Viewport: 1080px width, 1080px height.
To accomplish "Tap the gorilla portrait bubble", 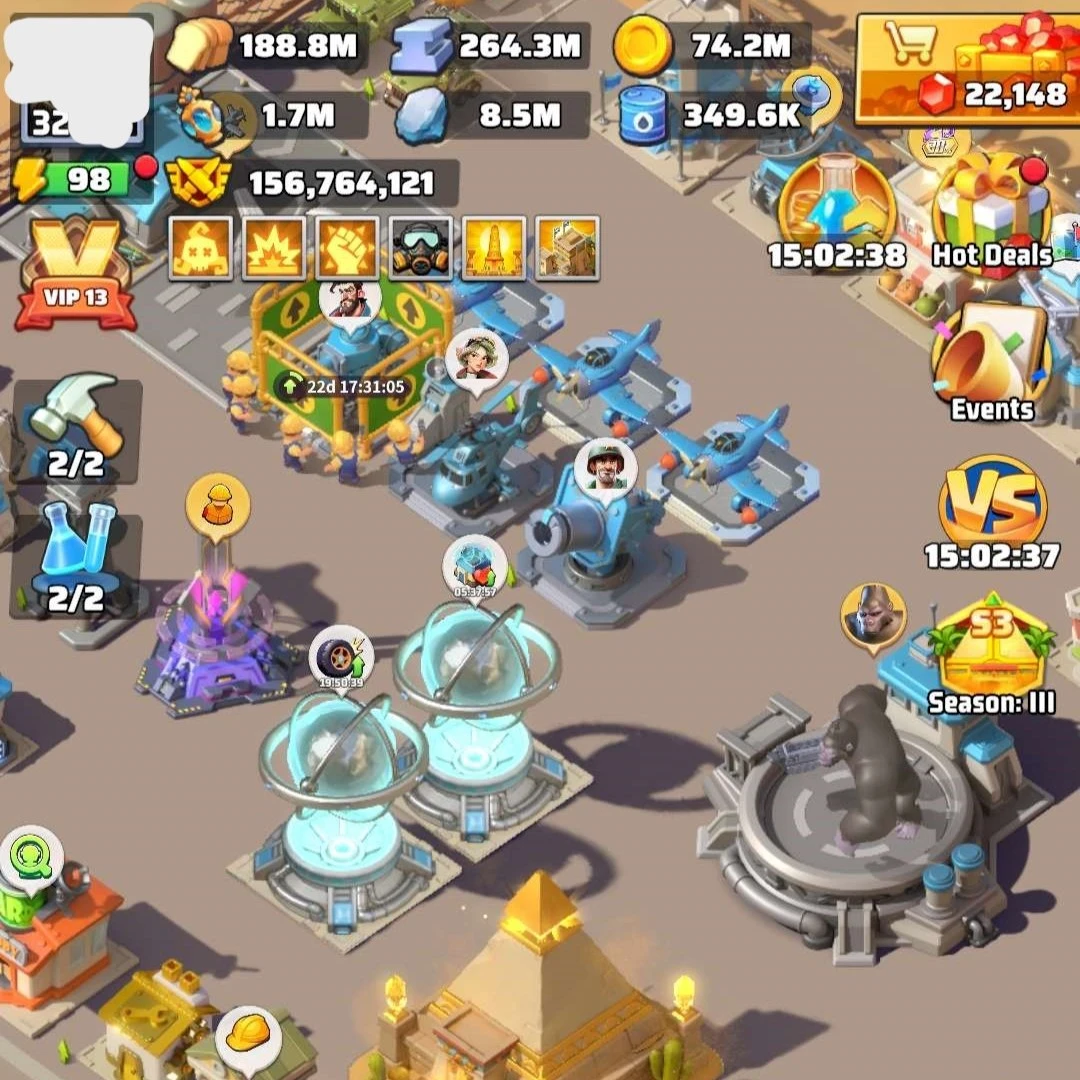I will [x=873, y=616].
